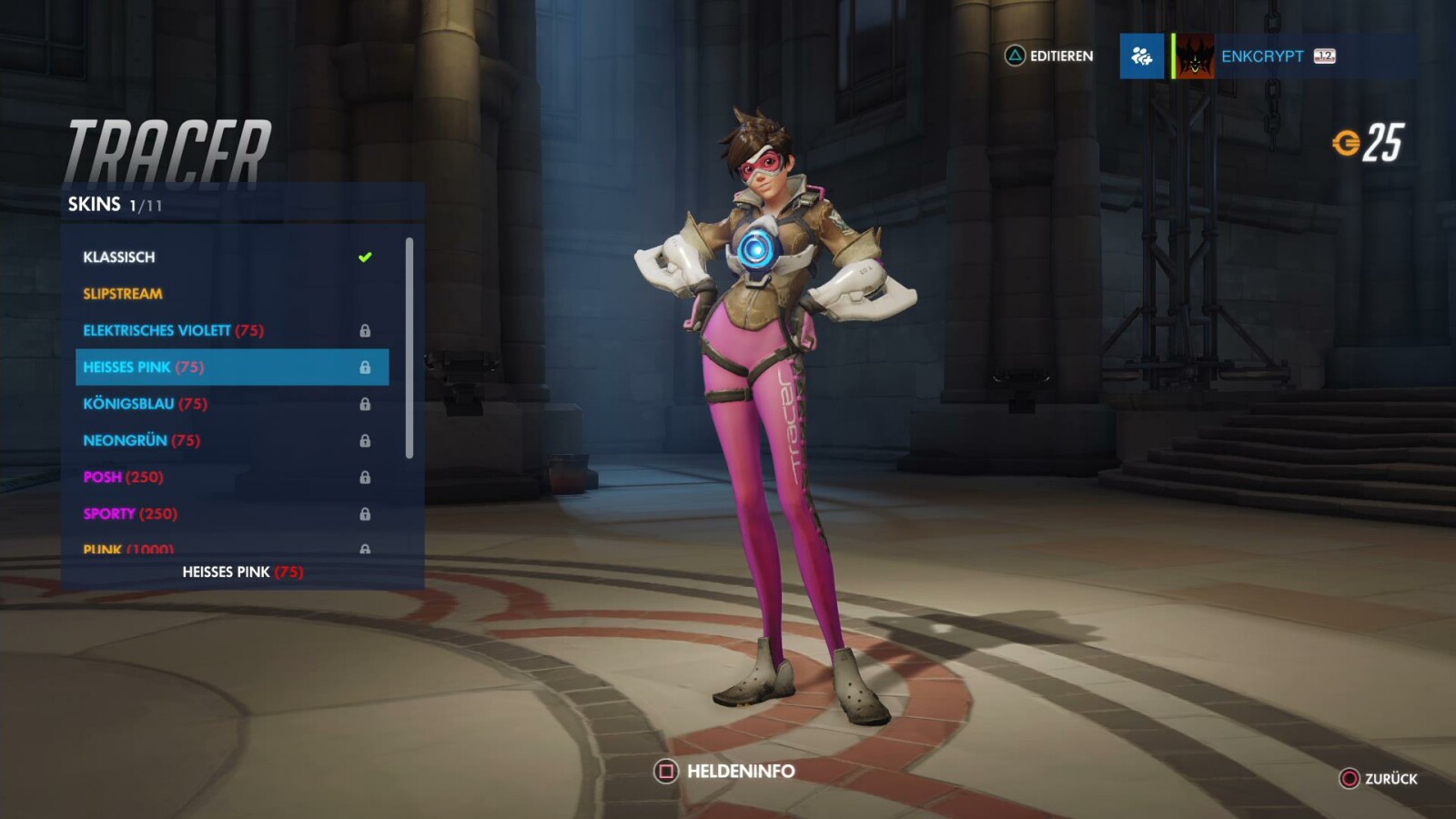This screenshot has width=1456, height=819.
Task: Click the lock icon on the Posh skin row
Action: tap(368, 476)
